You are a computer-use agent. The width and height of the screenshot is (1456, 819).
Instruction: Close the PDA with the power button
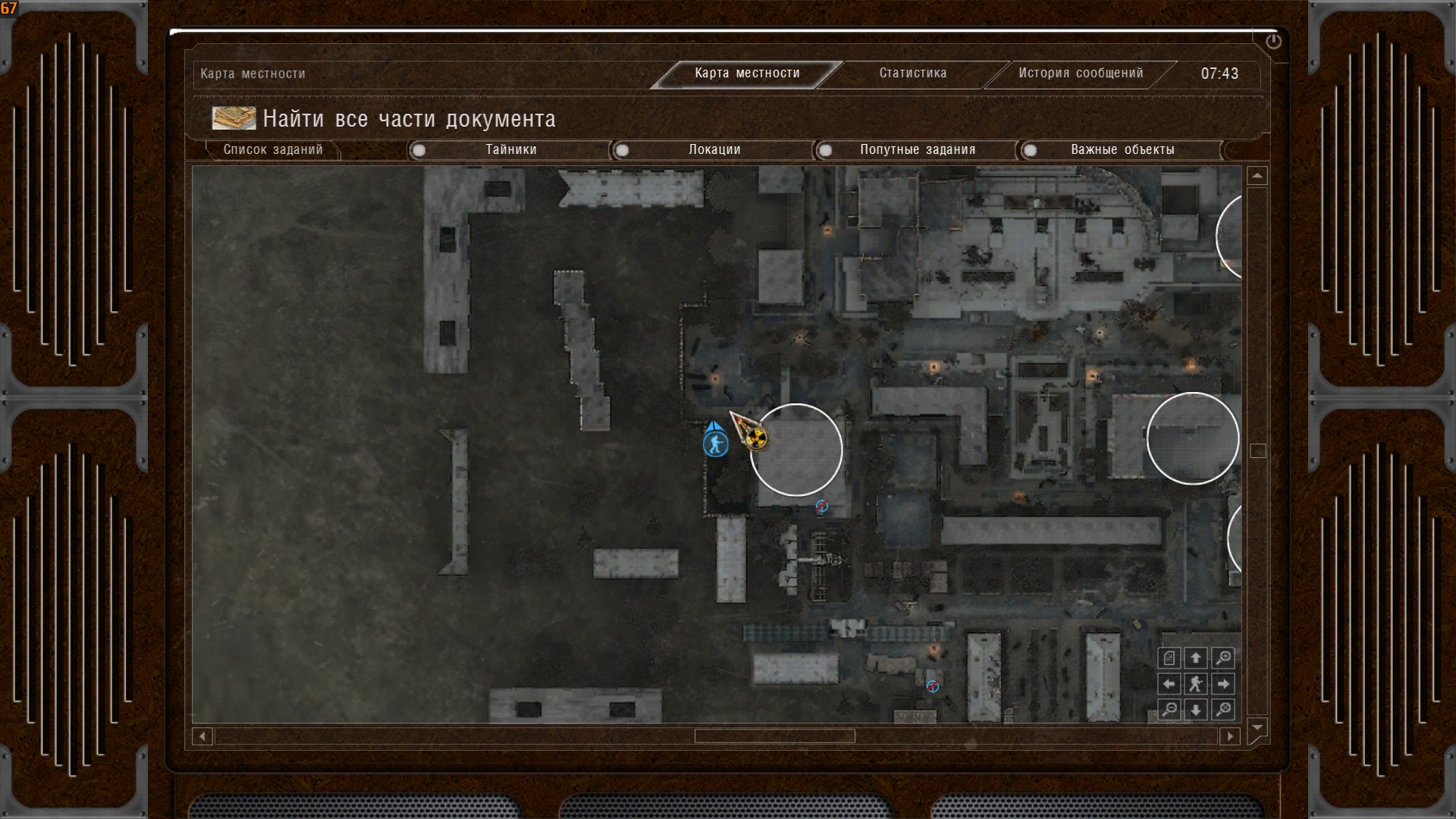pyautogui.click(x=1273, y=42)
